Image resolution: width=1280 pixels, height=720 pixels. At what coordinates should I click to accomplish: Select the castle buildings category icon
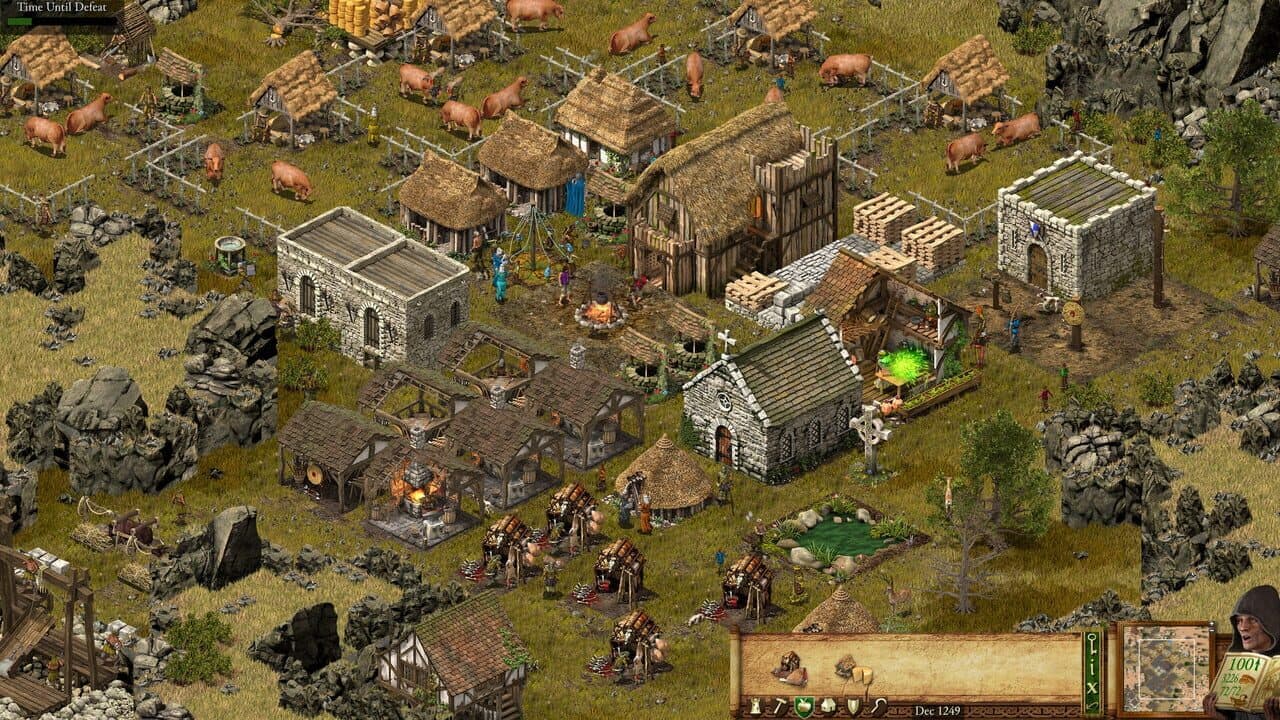pyautogui.click(x=756, y=703)
